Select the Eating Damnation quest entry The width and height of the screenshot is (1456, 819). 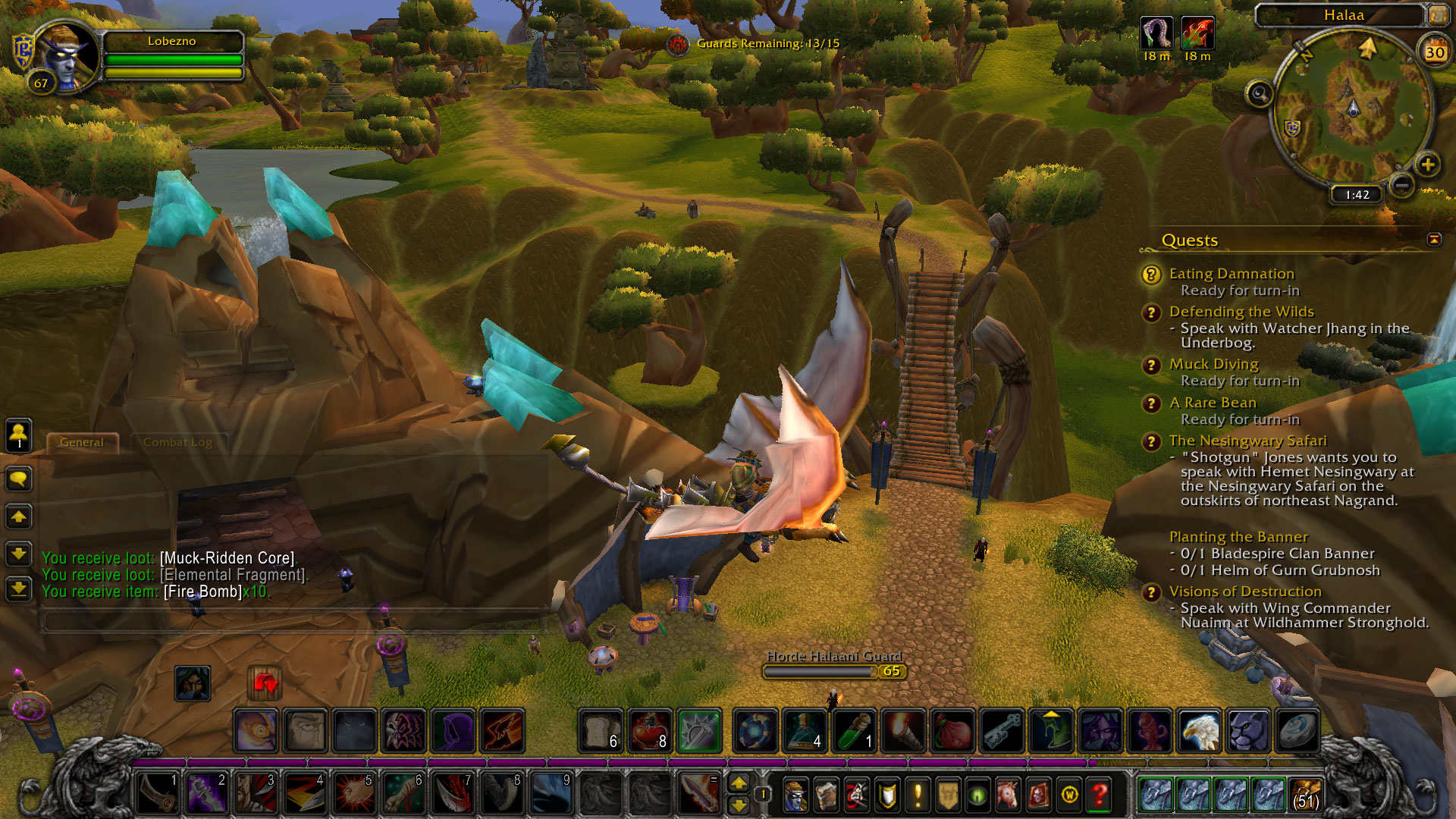point(1231,274)
